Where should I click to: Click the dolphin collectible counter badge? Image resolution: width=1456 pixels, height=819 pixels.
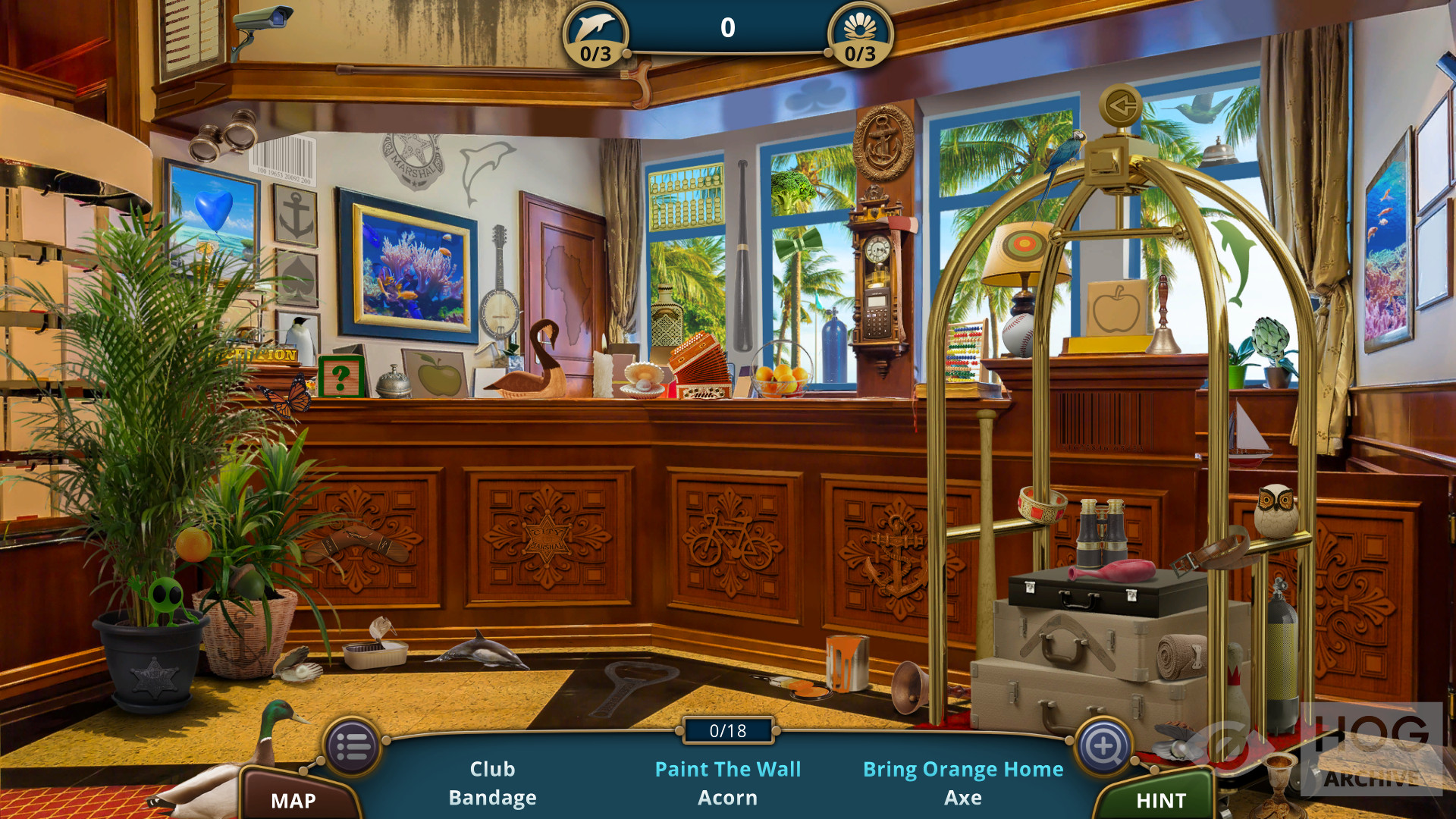(596, 36)
